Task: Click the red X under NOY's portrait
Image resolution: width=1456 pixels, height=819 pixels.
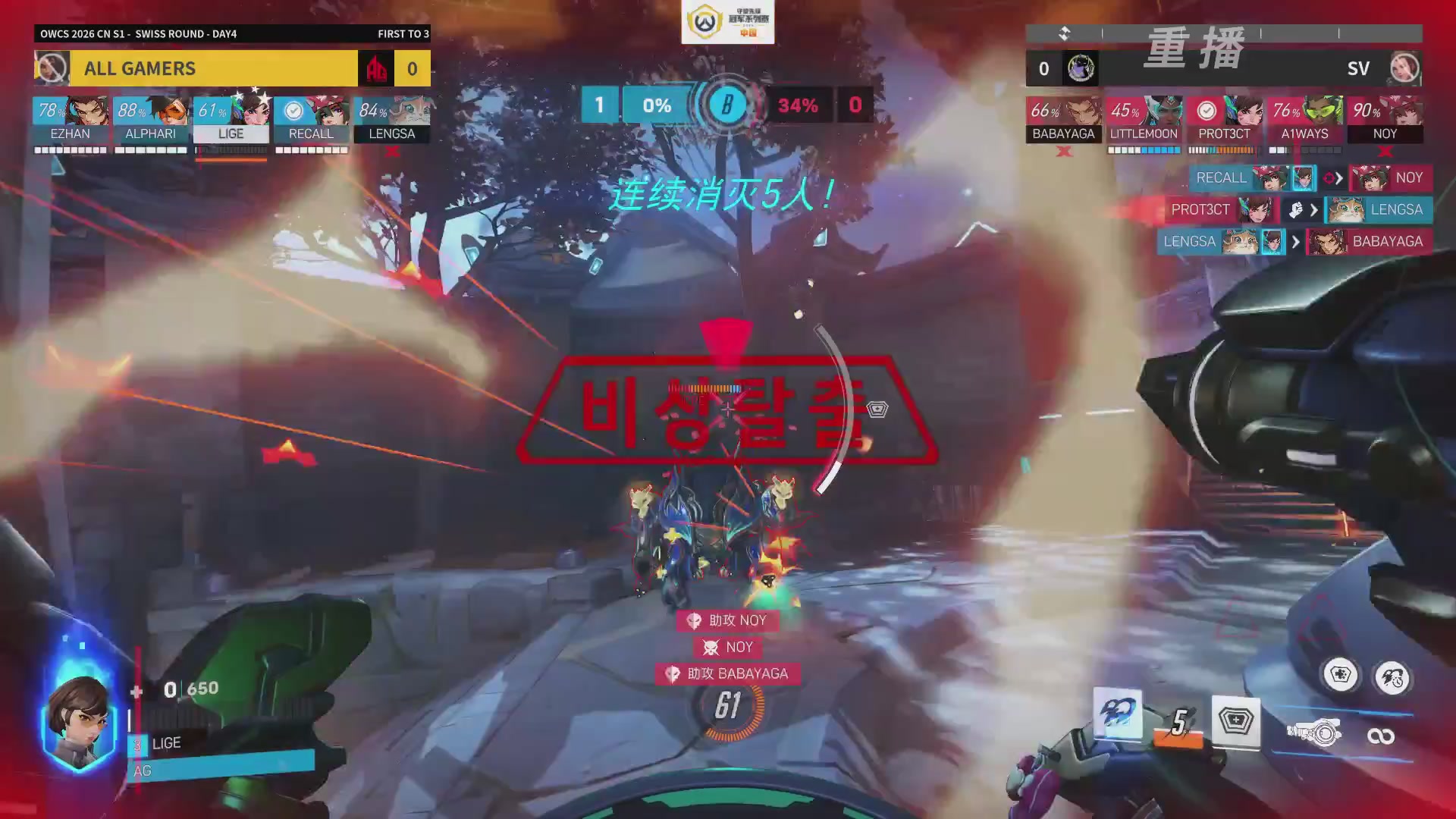Action: coord(1387,151)
